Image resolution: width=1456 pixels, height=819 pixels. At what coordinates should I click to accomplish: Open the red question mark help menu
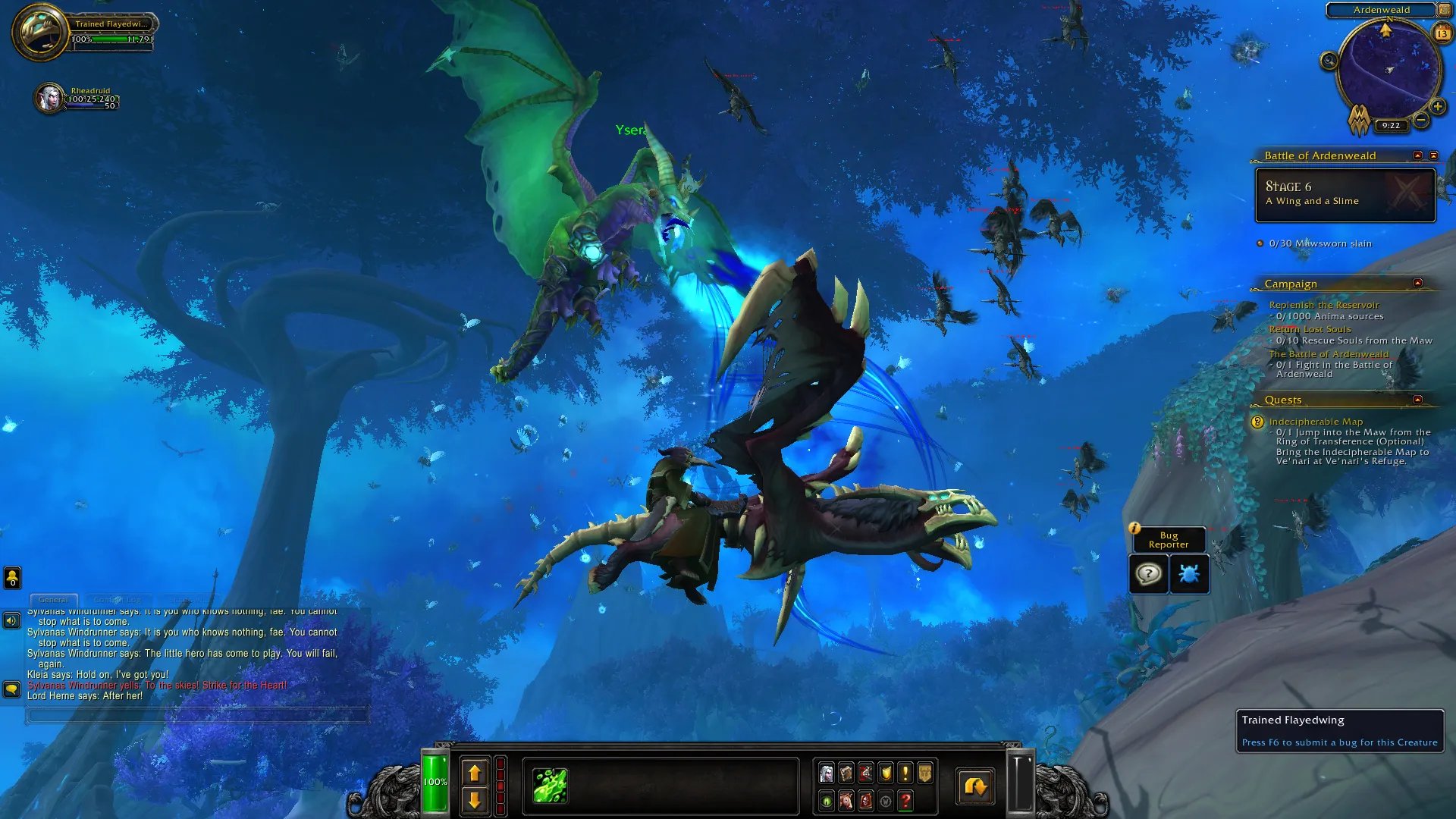(905, 801)
